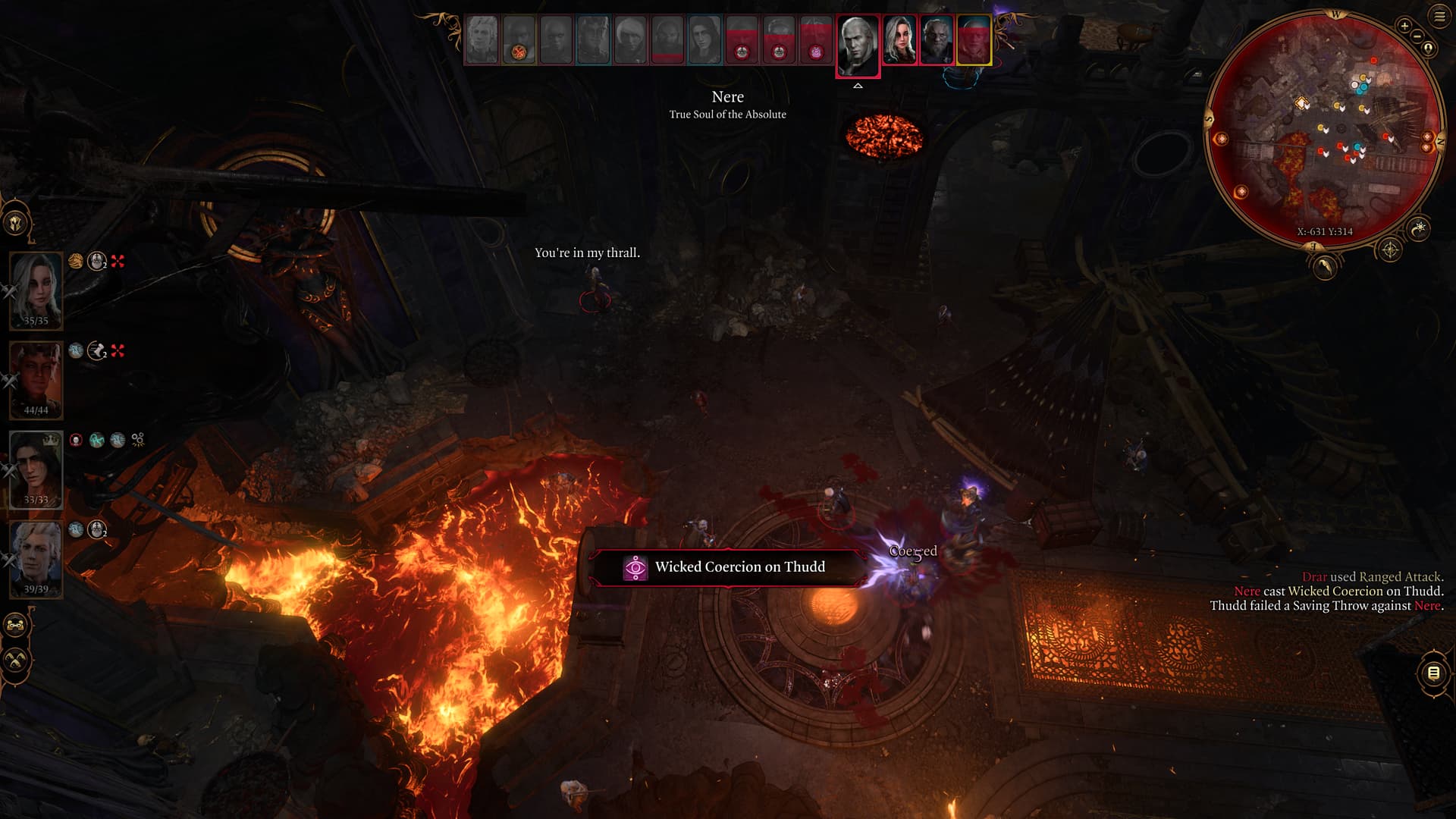The height and width of the screenshot is (819, 1456).
Task: Open the minimap
Action: click(x=1323, y=129)
